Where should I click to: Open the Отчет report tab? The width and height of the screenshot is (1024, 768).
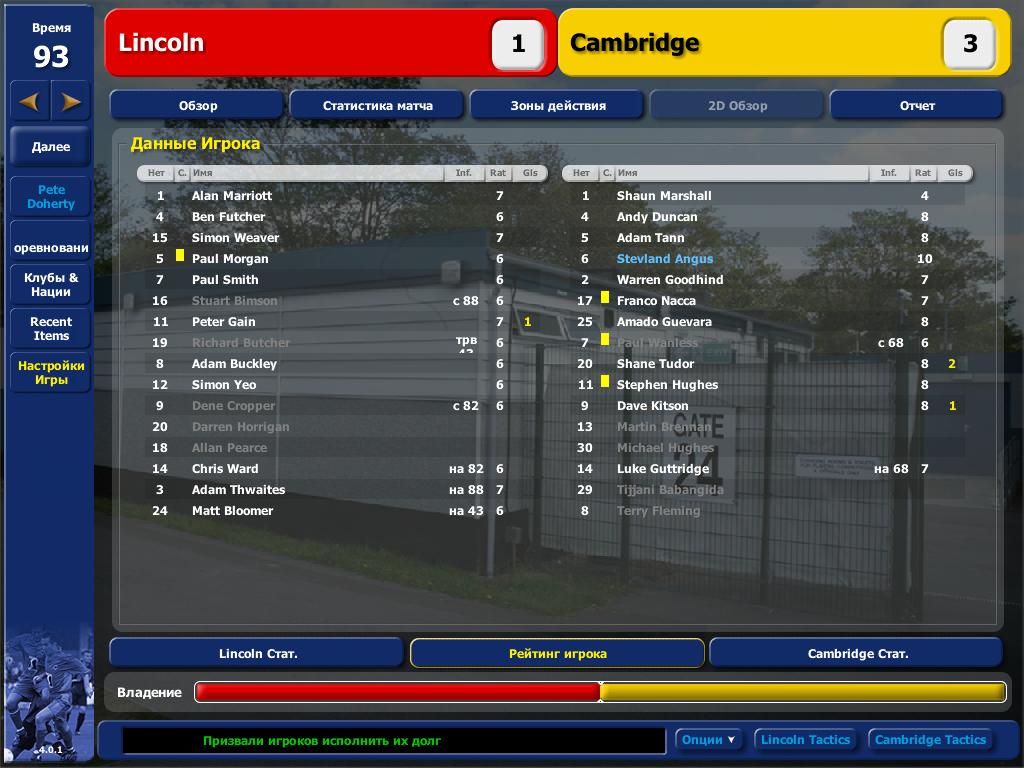coord(916,105)
